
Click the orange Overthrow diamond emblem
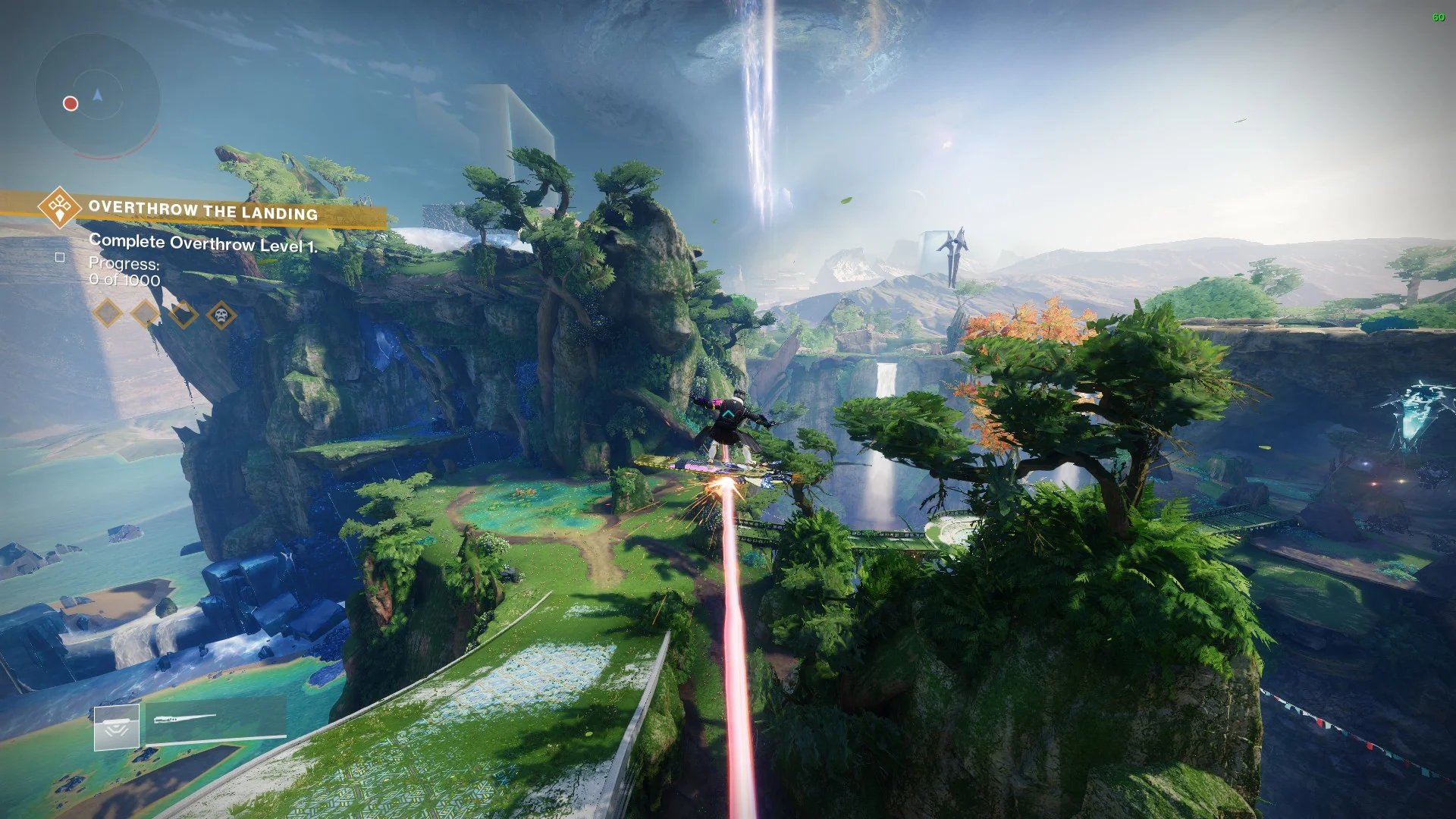tap(60, 206)
